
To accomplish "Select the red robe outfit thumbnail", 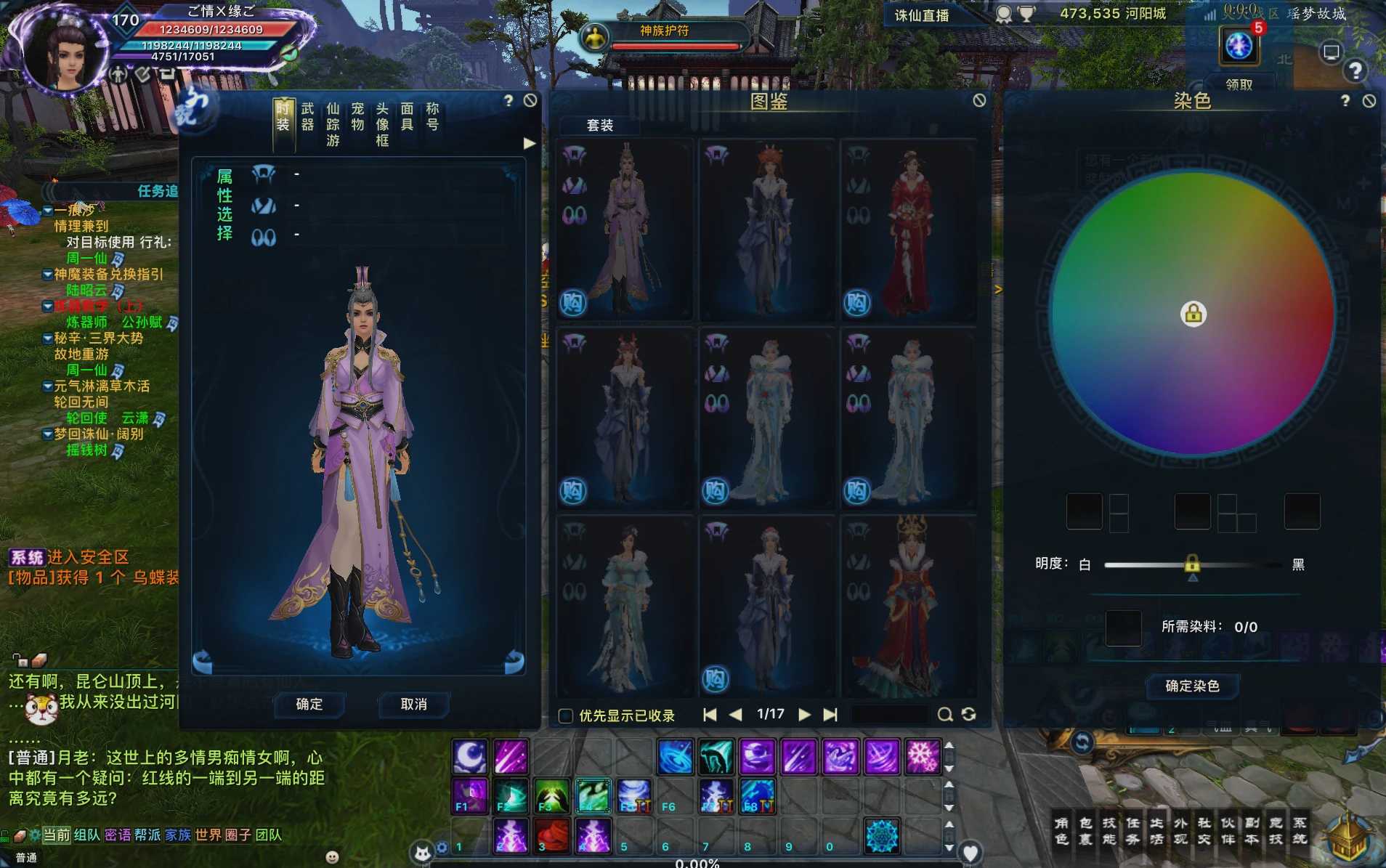I will 908,231.
